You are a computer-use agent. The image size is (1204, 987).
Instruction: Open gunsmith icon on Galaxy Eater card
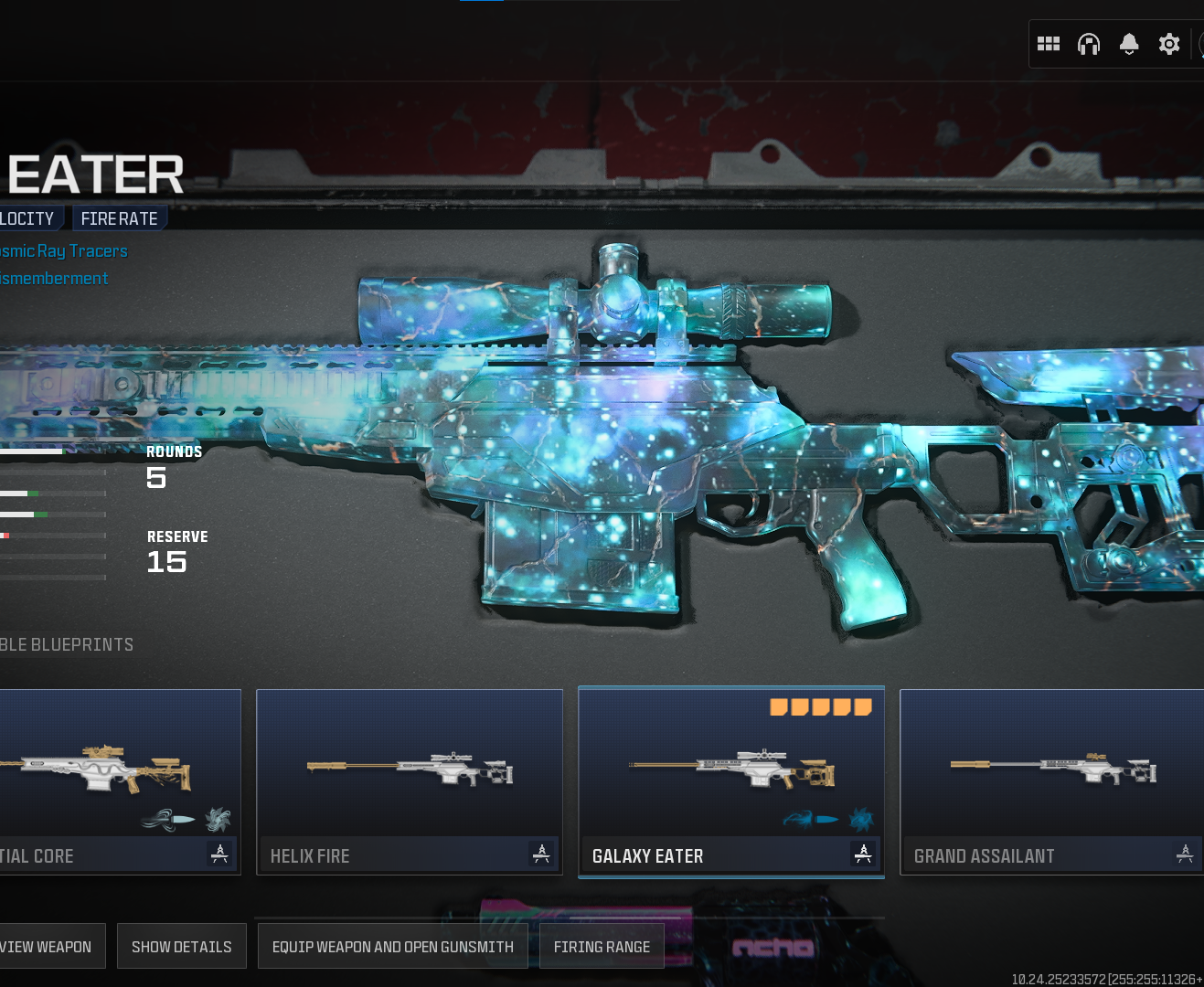[x=863, y=854]
